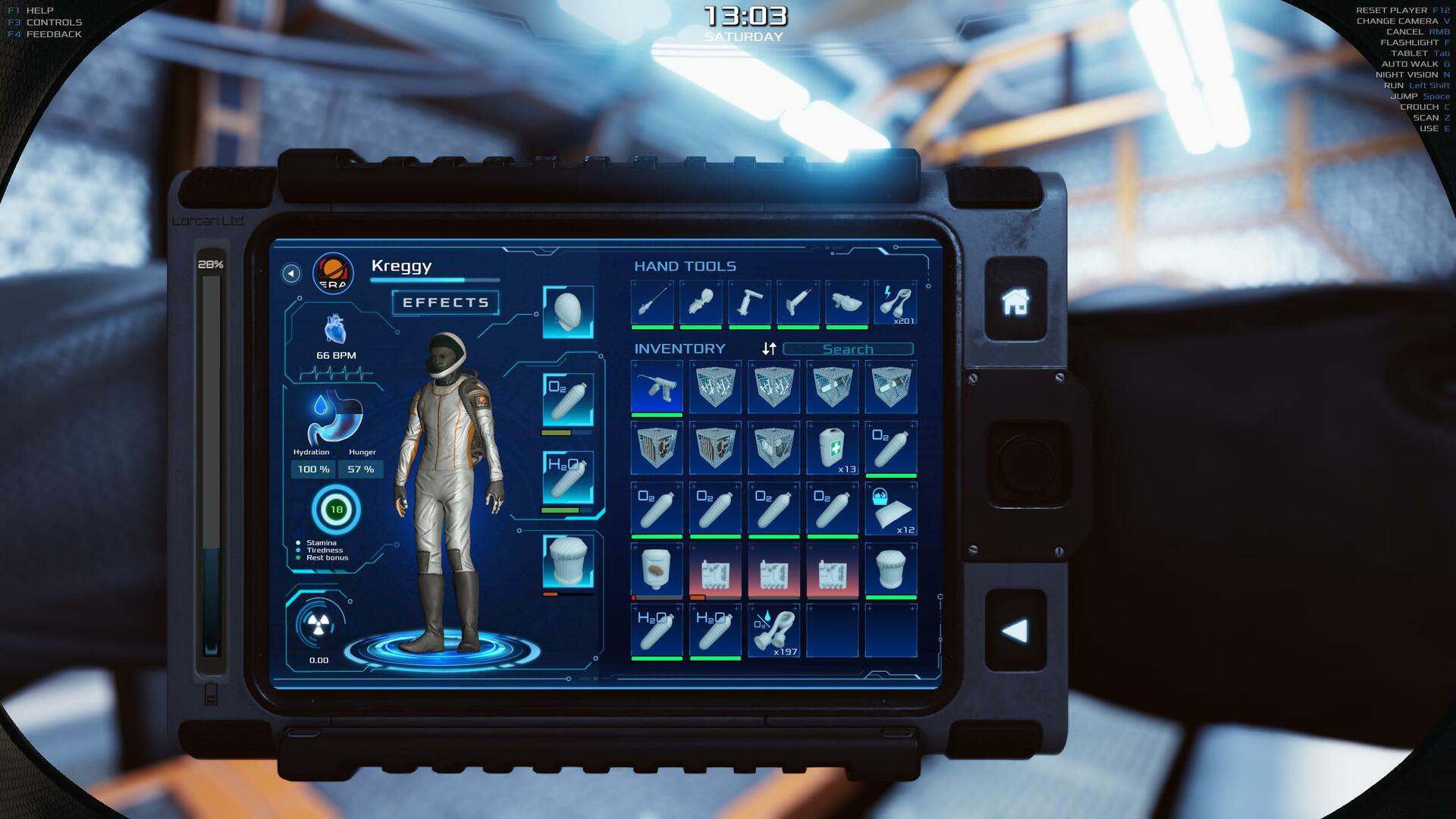Sort inventory with the up-down arrows icon
The image size is (1456, 819).
point(769,348)
